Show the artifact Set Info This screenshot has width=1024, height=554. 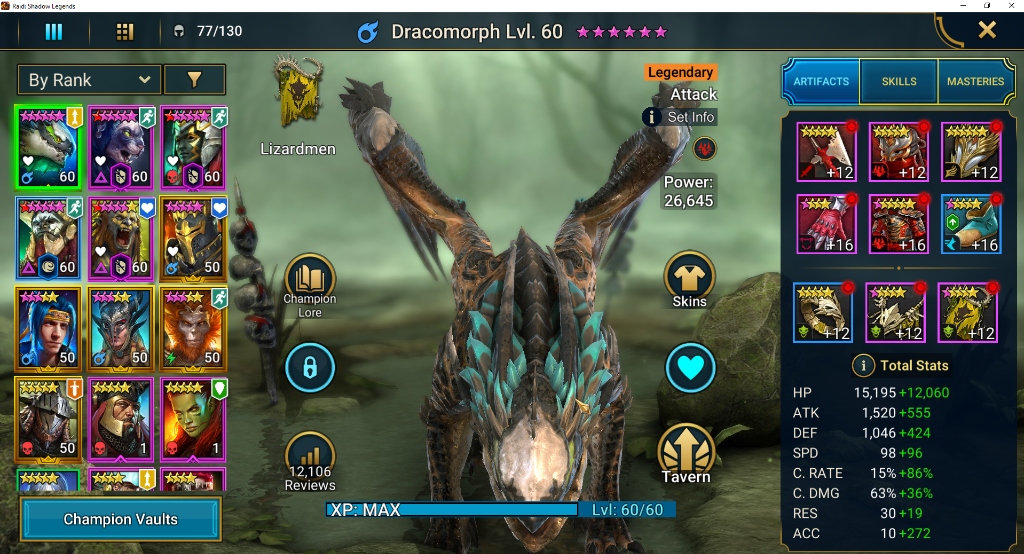680,117
